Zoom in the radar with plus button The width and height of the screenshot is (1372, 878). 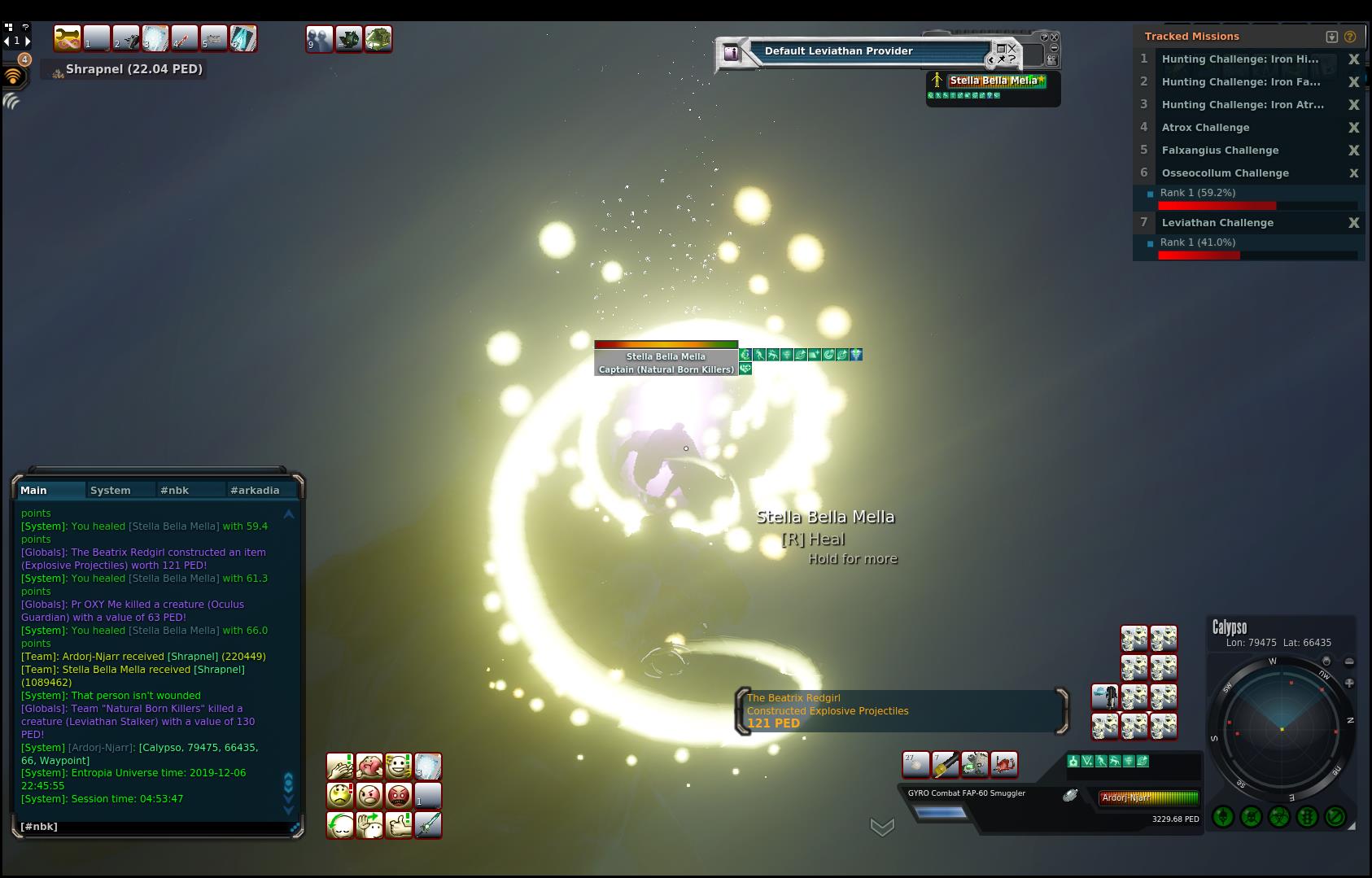pyautogui.click(x=1349, y=683)
